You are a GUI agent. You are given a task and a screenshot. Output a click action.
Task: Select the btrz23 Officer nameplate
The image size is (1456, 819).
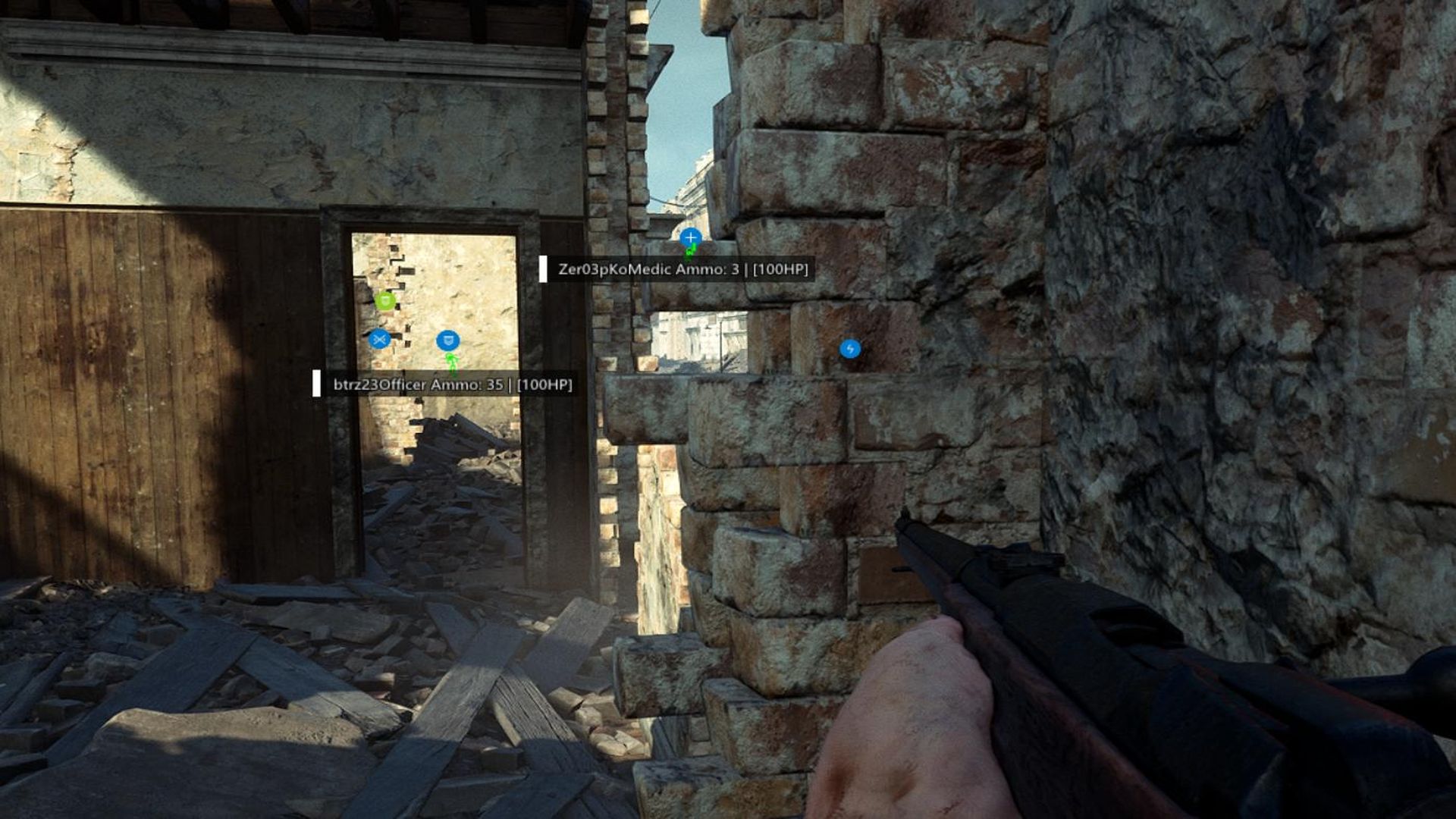(452, 384)
